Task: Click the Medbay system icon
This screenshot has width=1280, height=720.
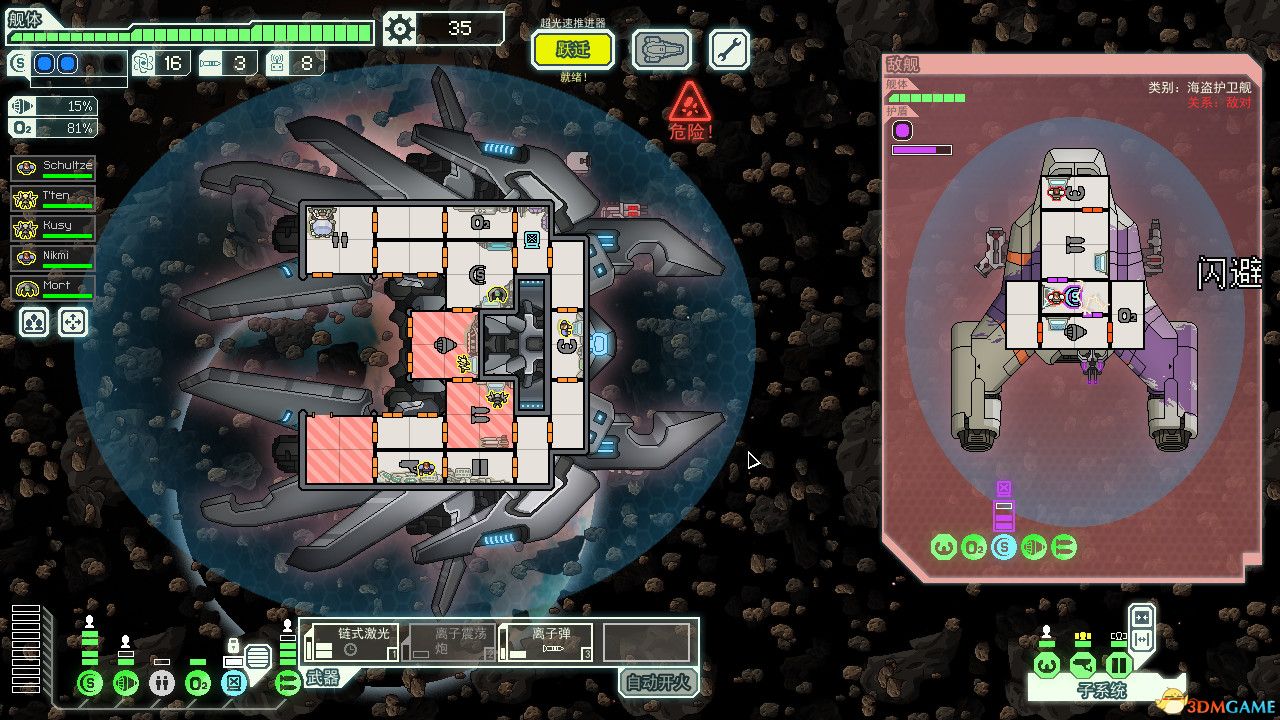Action: 161,683
